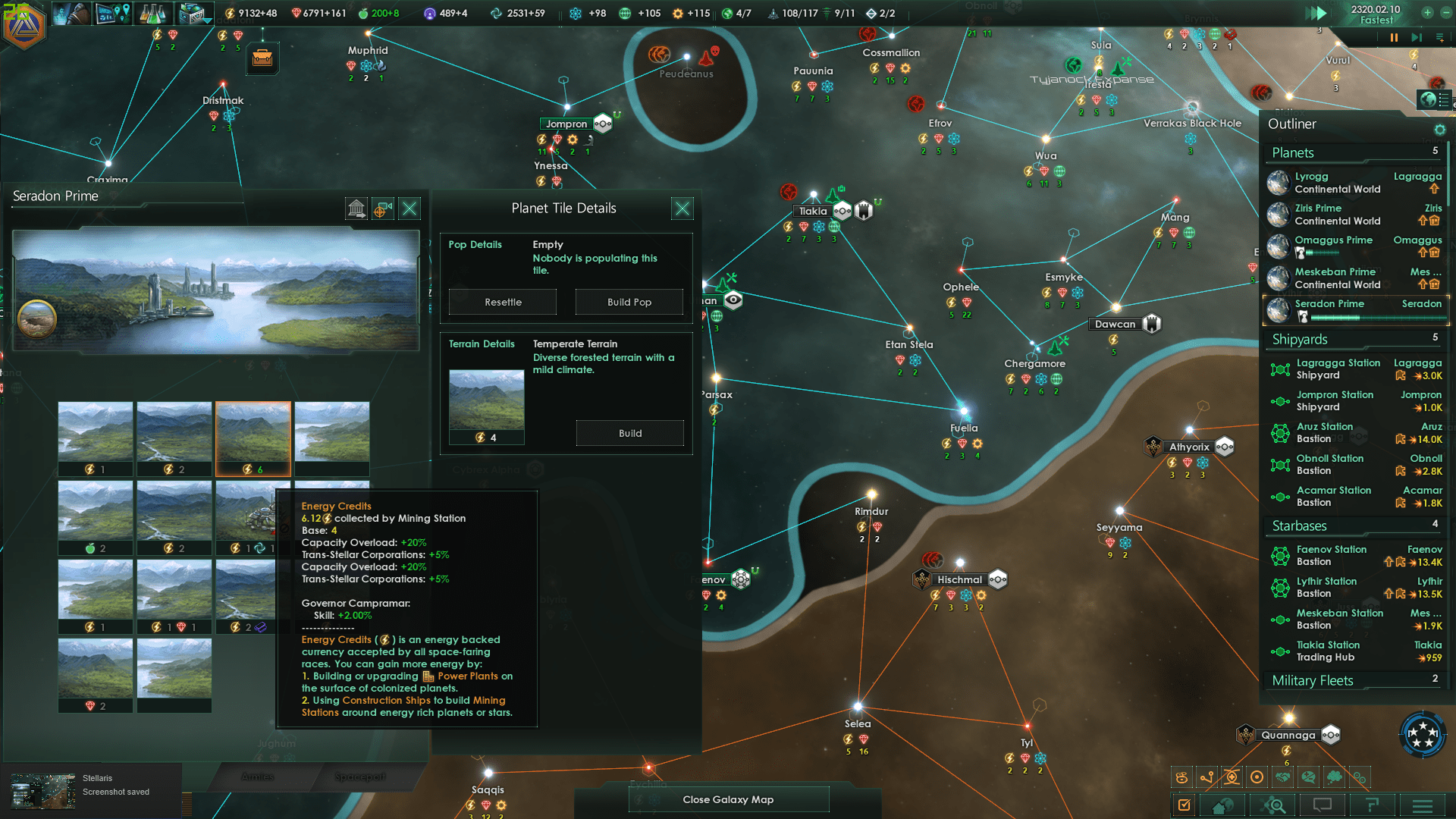The width and height of the screenshot is (1456, 819).
Task: Toggle the diplomatic opinion map mode
Action: pos(1309,777)
